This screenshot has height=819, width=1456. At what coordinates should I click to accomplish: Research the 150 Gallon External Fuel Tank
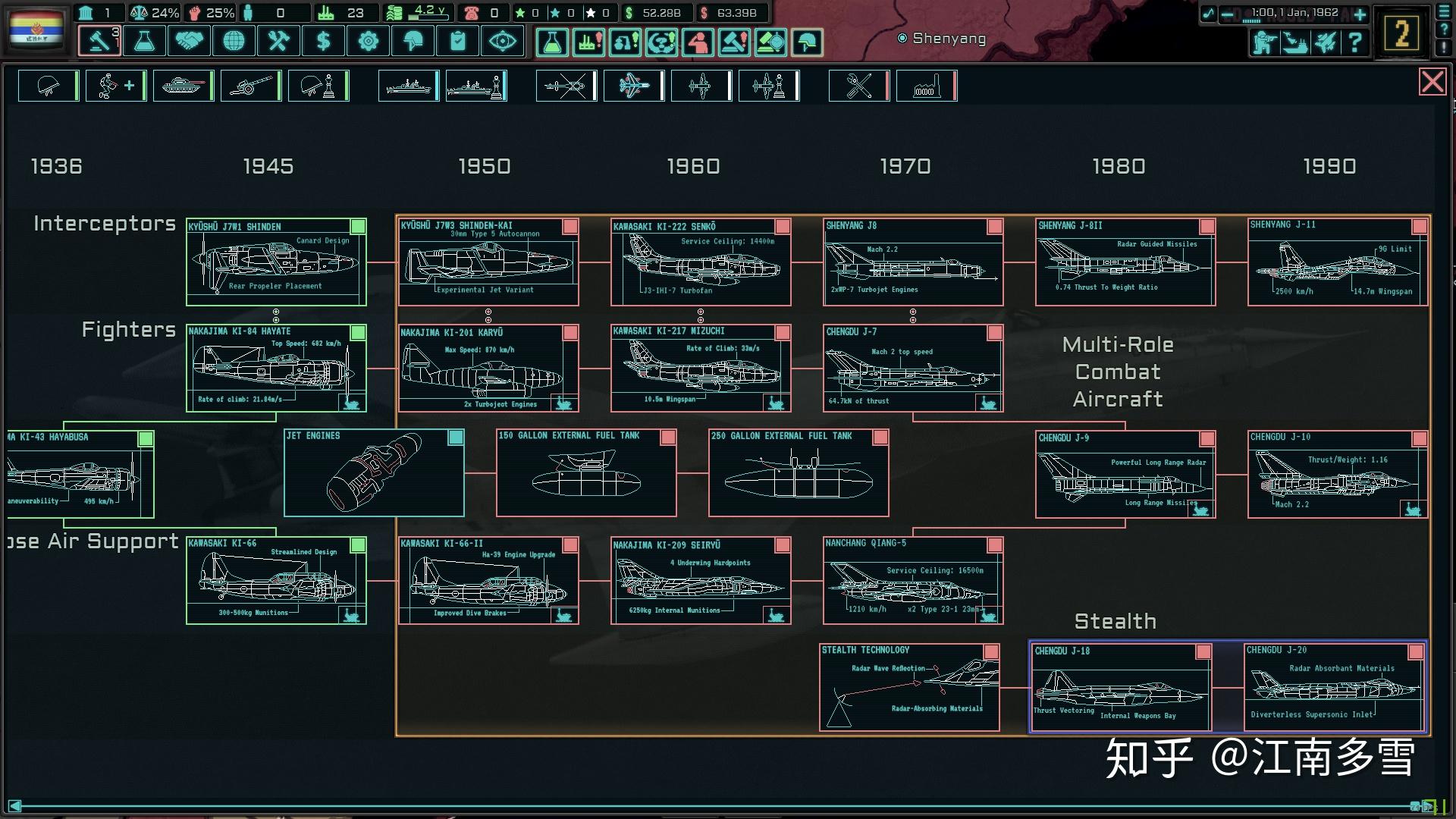coord(586,473)
